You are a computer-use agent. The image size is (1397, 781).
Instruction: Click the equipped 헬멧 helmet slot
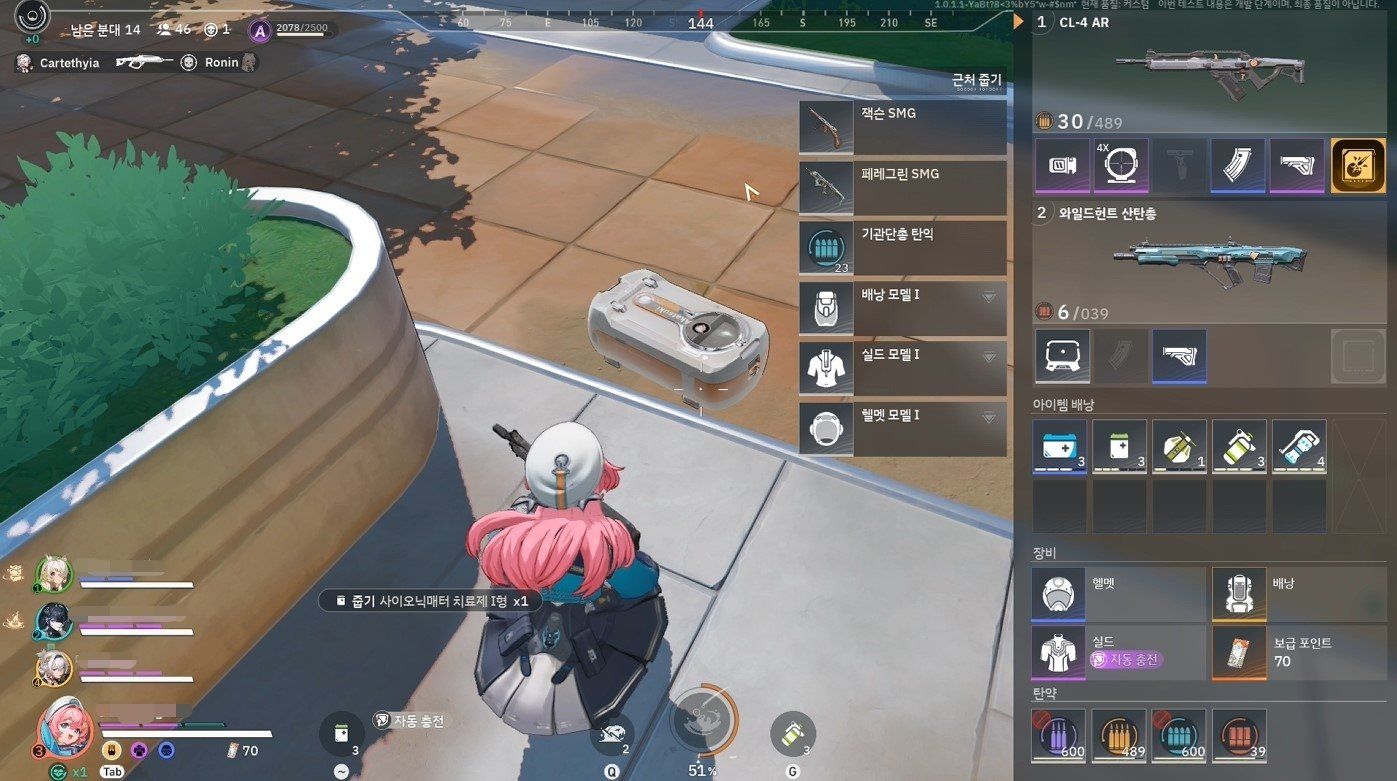click(x=1118, y=593)
